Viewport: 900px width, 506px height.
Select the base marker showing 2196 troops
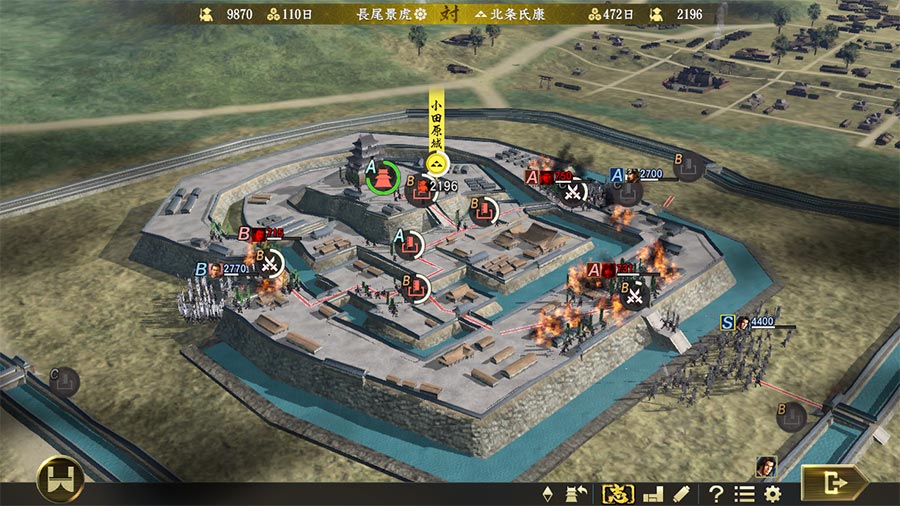421,188
